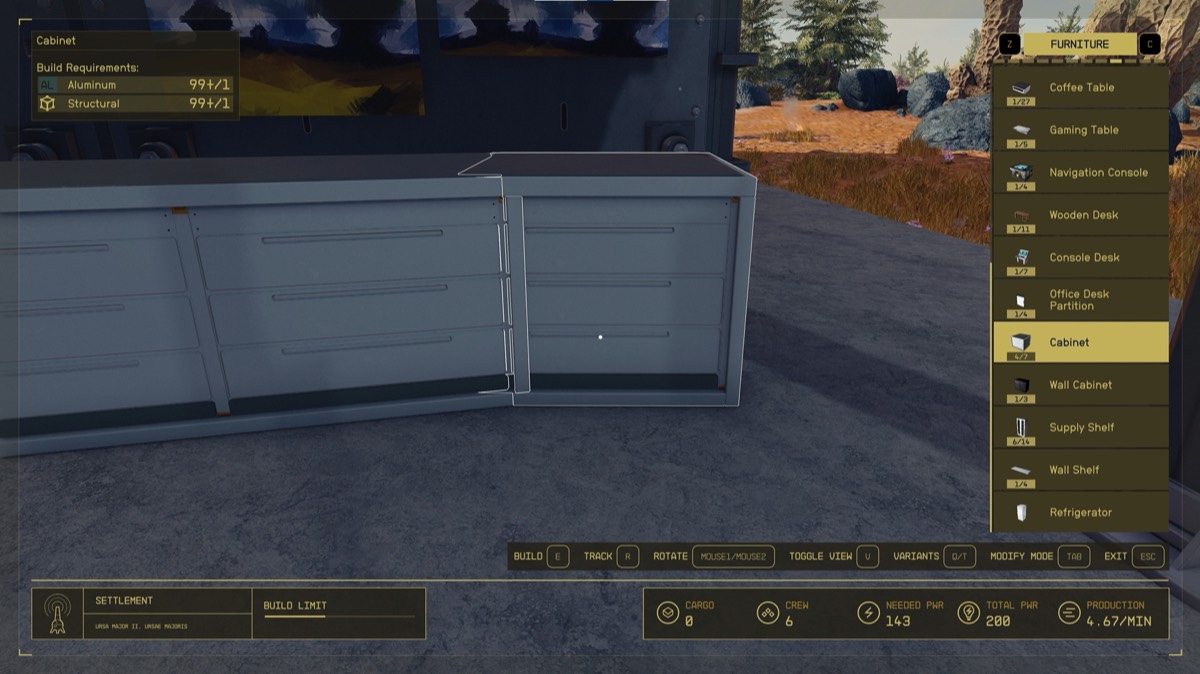
Task: Choose the Gaming Table entry
Action: coord(1080,130)
